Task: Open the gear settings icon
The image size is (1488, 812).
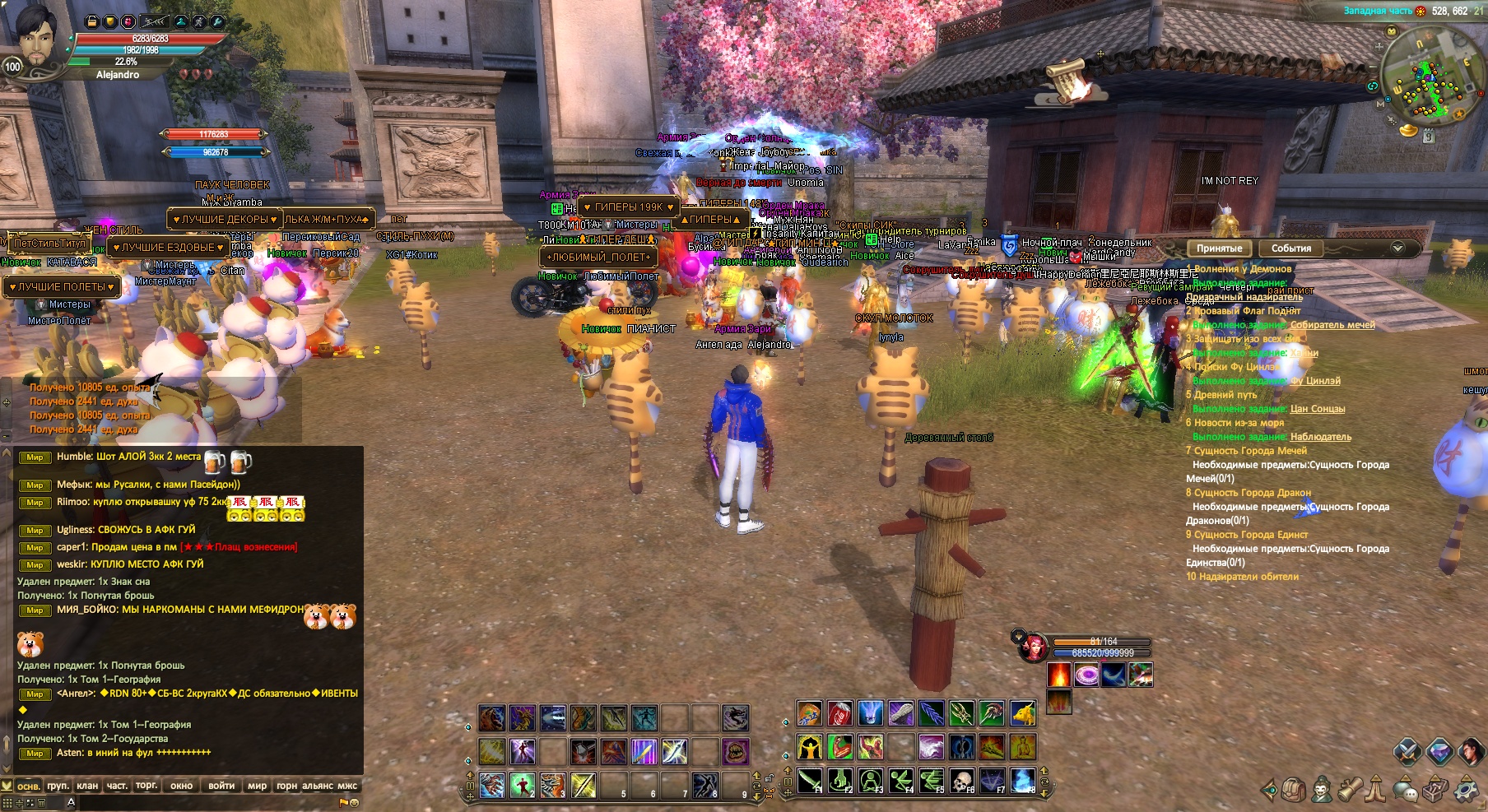Action: [x=1466, y=791]
